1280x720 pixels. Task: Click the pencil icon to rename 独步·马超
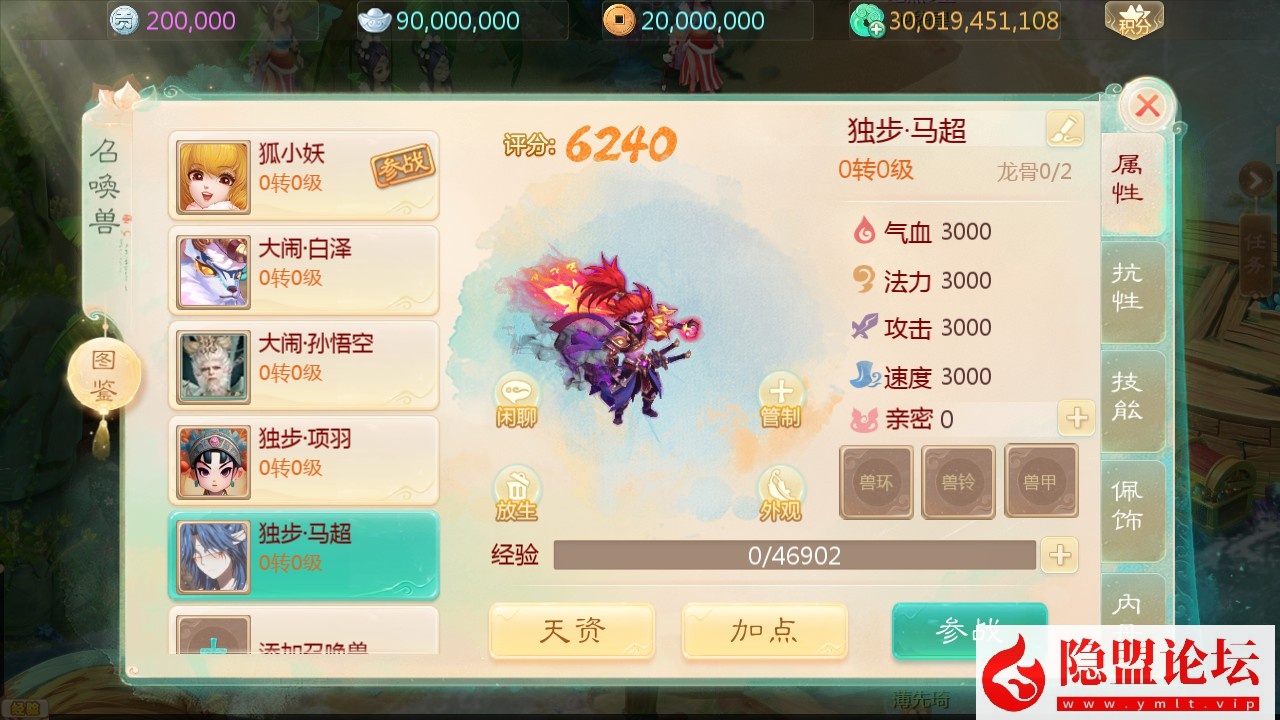[x=1063, y=128]
